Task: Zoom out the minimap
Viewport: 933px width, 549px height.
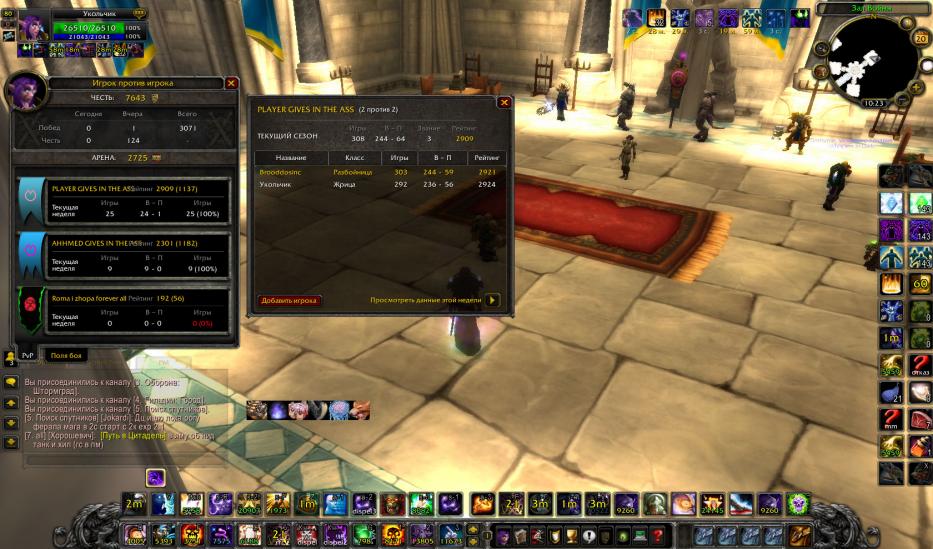Action: [902, 100]
